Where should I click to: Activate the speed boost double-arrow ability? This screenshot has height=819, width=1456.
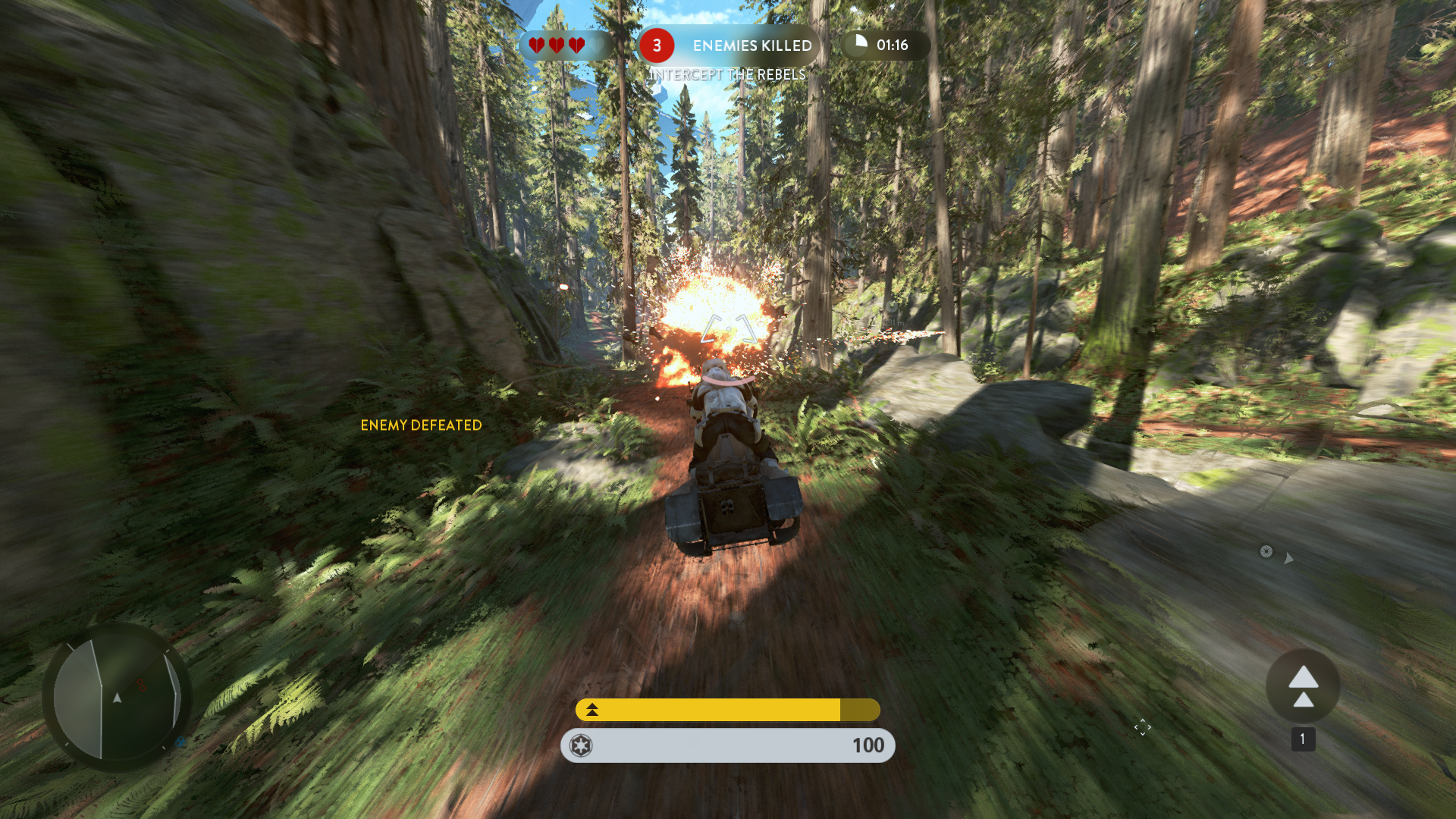click(x=1303, y=686)
